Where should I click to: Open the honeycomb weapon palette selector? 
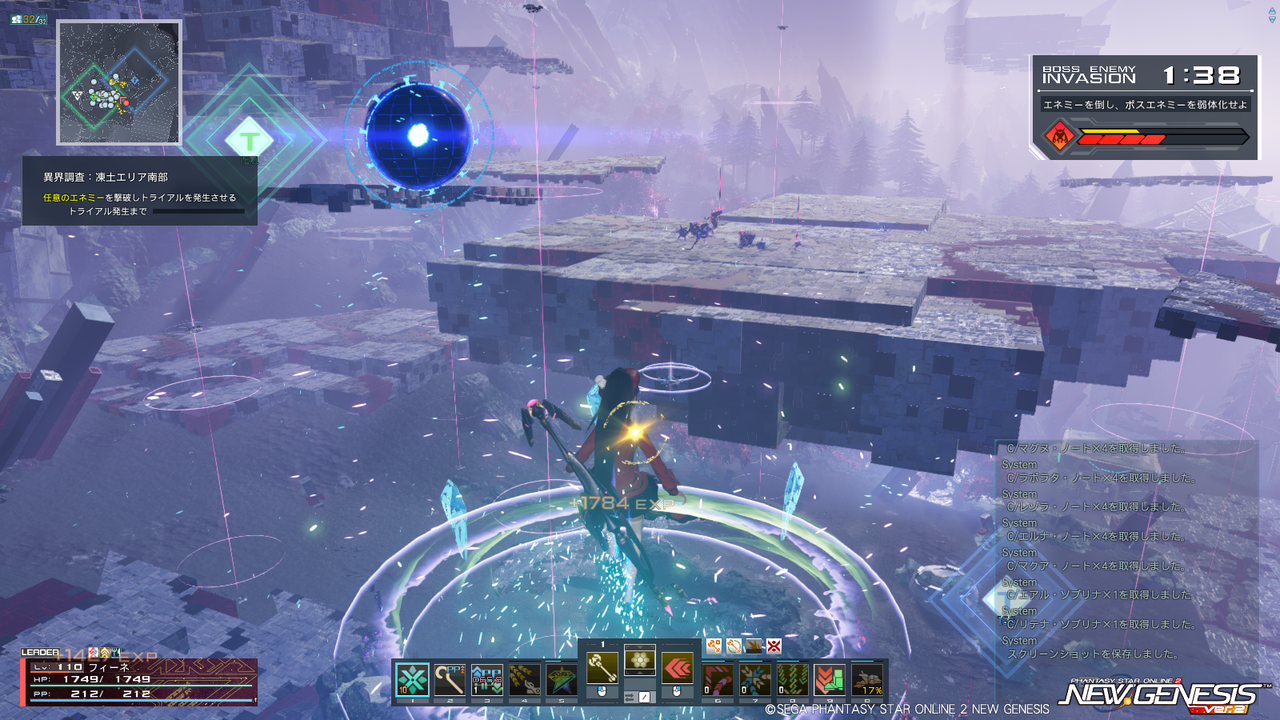[x=640, y=660]
